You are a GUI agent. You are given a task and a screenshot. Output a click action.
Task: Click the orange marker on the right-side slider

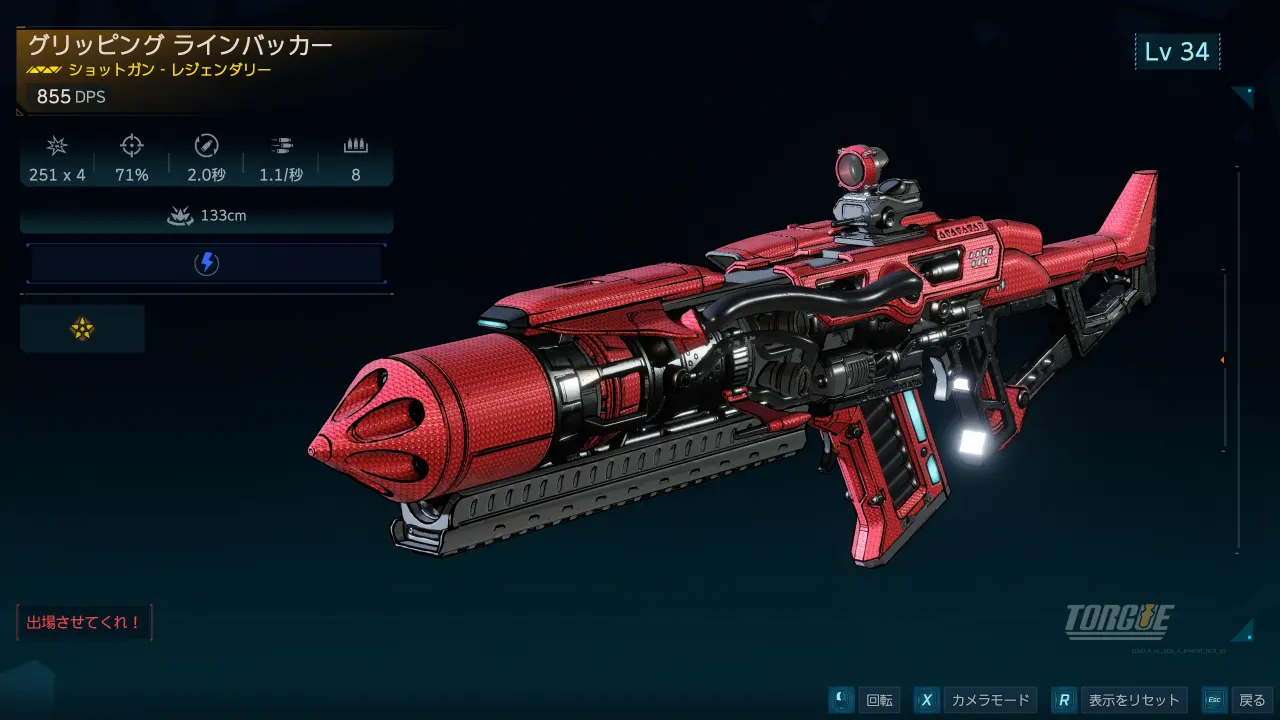[x=1222, y=360]
